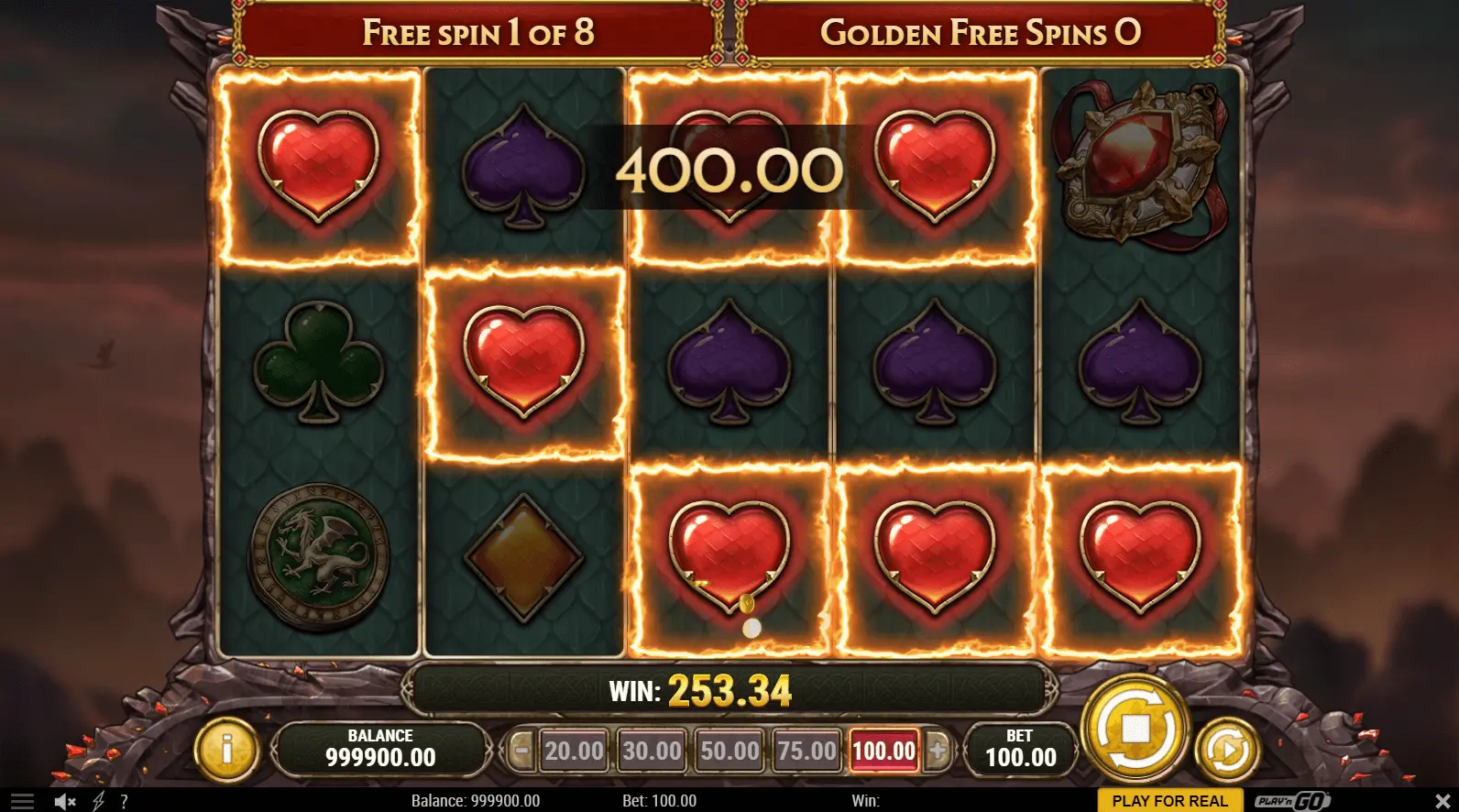This screenshot has width=1459, height=812.
Task: Stop the reels with the large gold button
Action: tap(1135, 730)
